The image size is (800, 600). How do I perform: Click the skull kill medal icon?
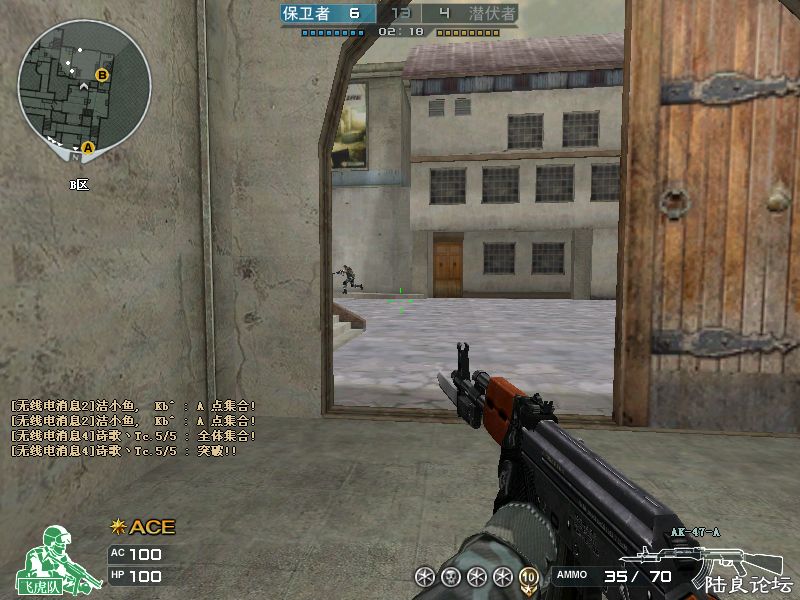point(450,576)
